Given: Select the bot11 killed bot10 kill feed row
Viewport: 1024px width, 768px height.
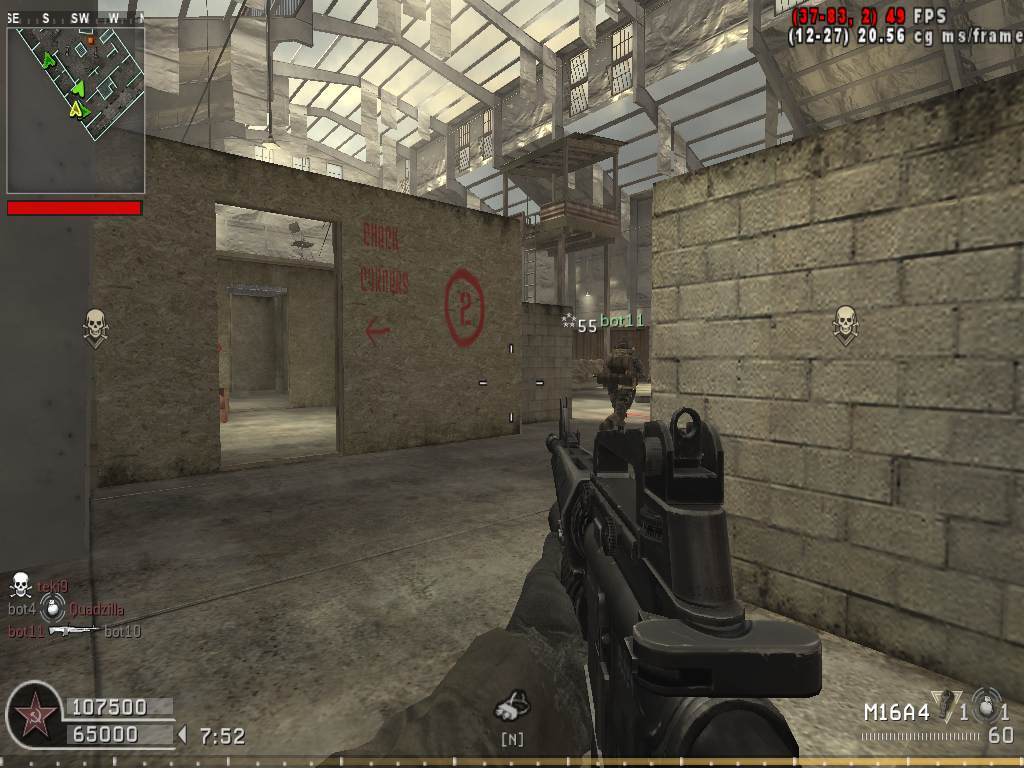Looking at the screenshot, I should coord(74,631).
